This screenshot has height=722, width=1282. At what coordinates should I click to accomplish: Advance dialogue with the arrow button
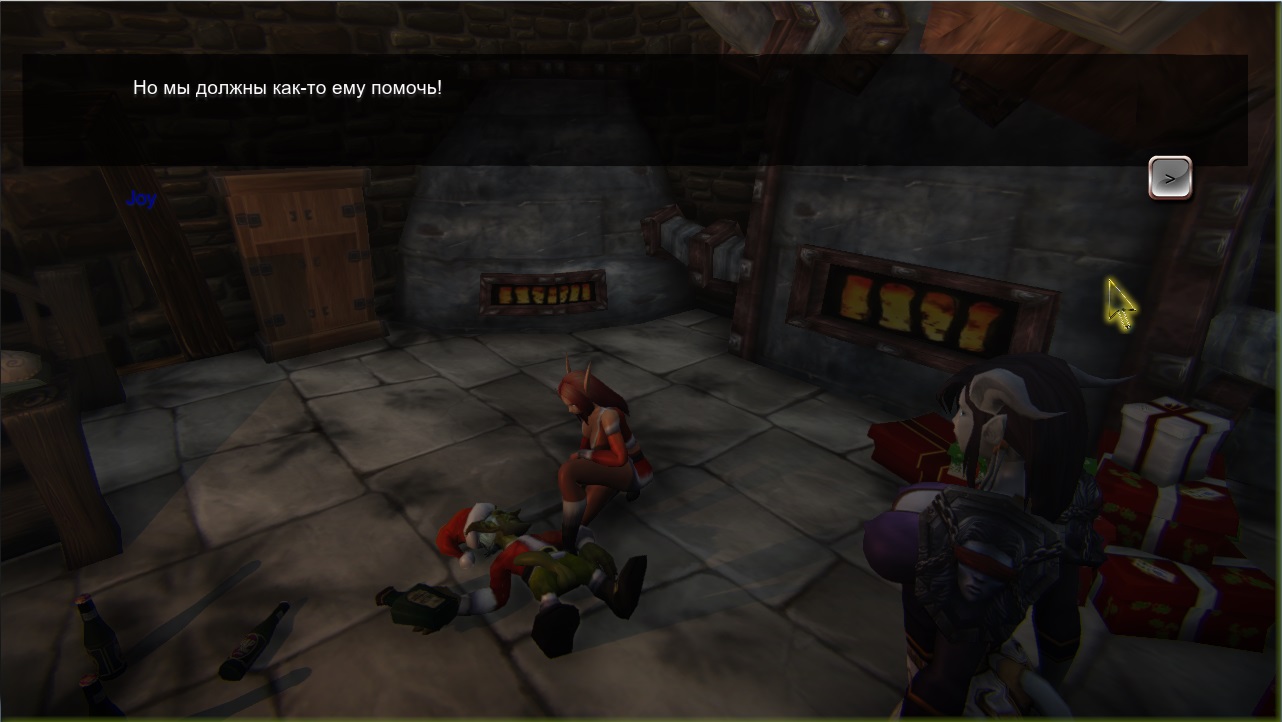coord(1169,178)
